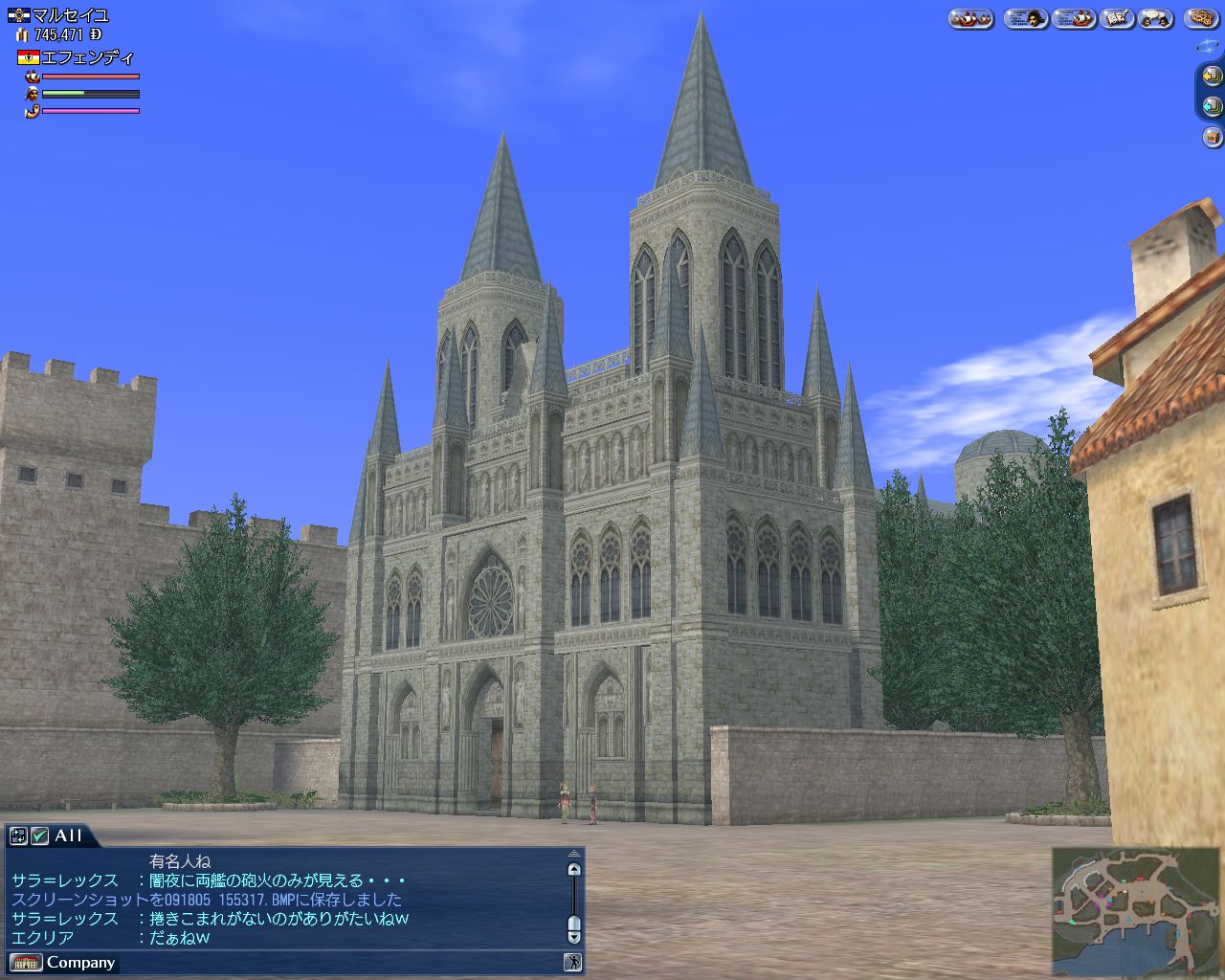
Task: Click the cyan arrow panel button
Action: pos(1212,106)
